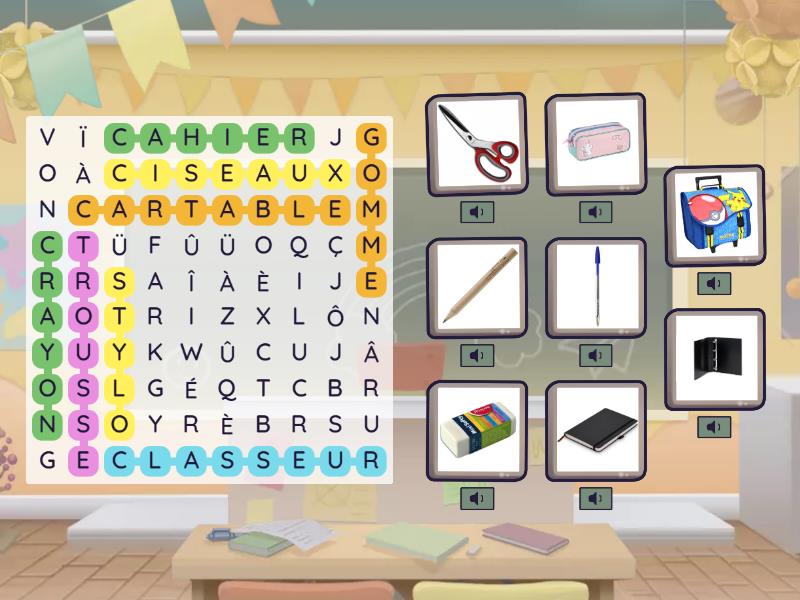Choose the Pokémon schoolbag picture card
The height and width of the screenshot is (600, 800).
[714, 216]
